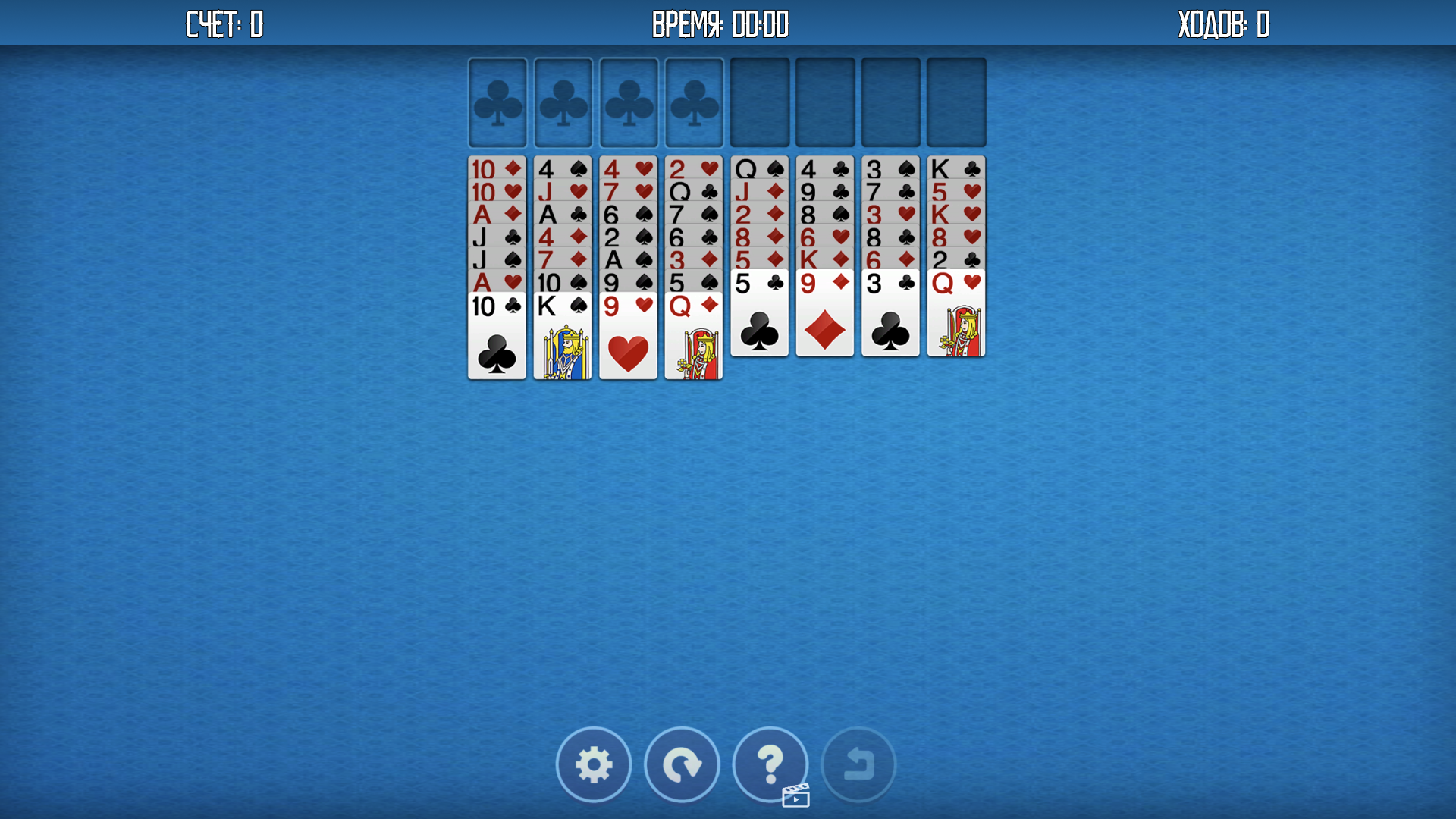The height and width of the screenshot is (819, 1456).
Task: Click the undo arrow icon
Action: (858, 764)
